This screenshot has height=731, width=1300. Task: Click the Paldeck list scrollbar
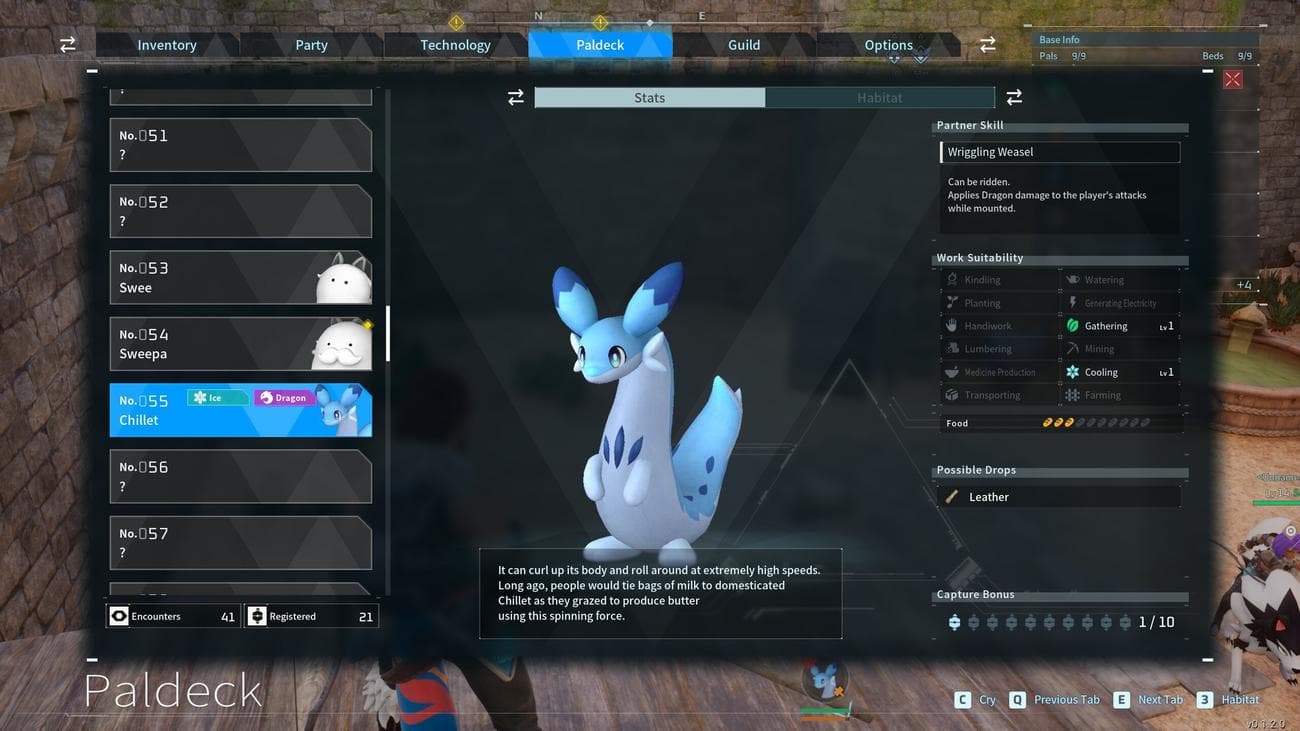[388, 334]
